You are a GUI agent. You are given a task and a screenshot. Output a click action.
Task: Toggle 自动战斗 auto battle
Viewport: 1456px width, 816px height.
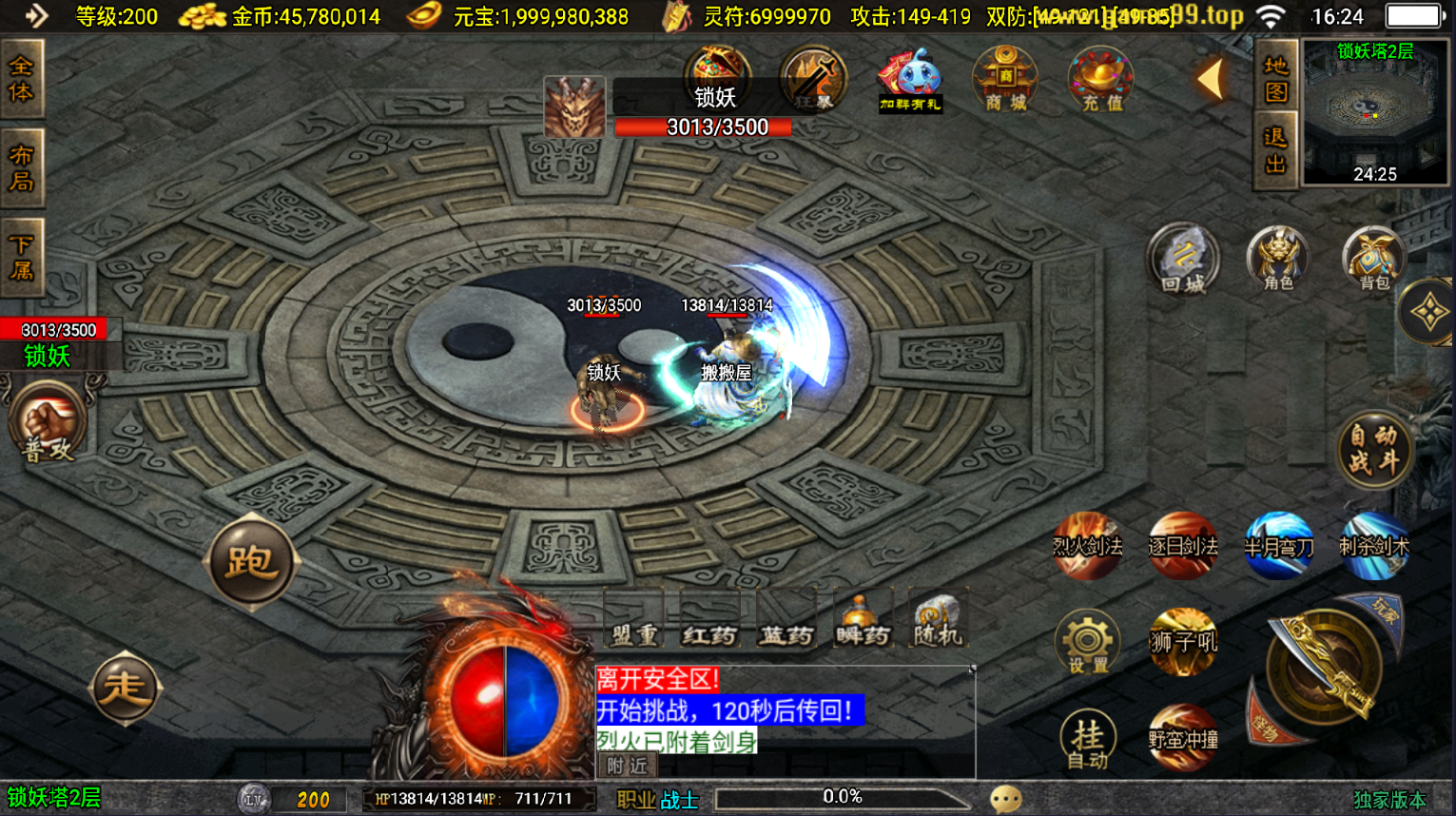click(1373, 449)
